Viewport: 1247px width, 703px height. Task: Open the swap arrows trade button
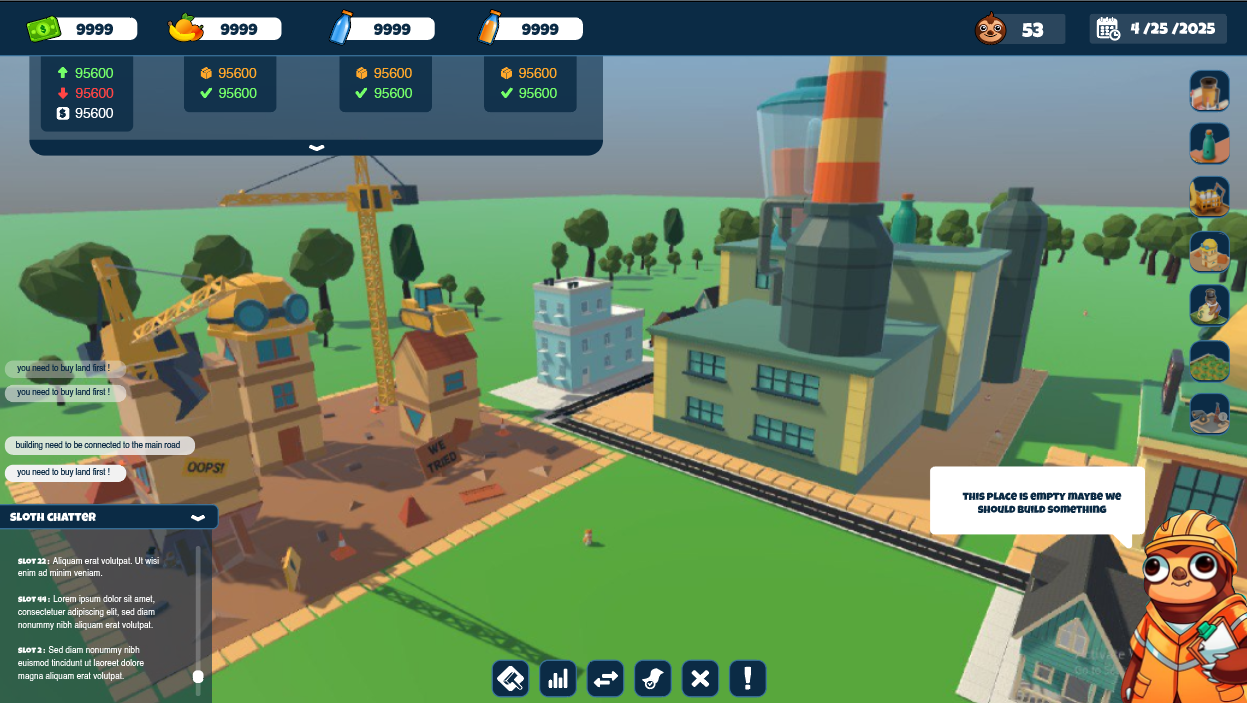point(605,679)
